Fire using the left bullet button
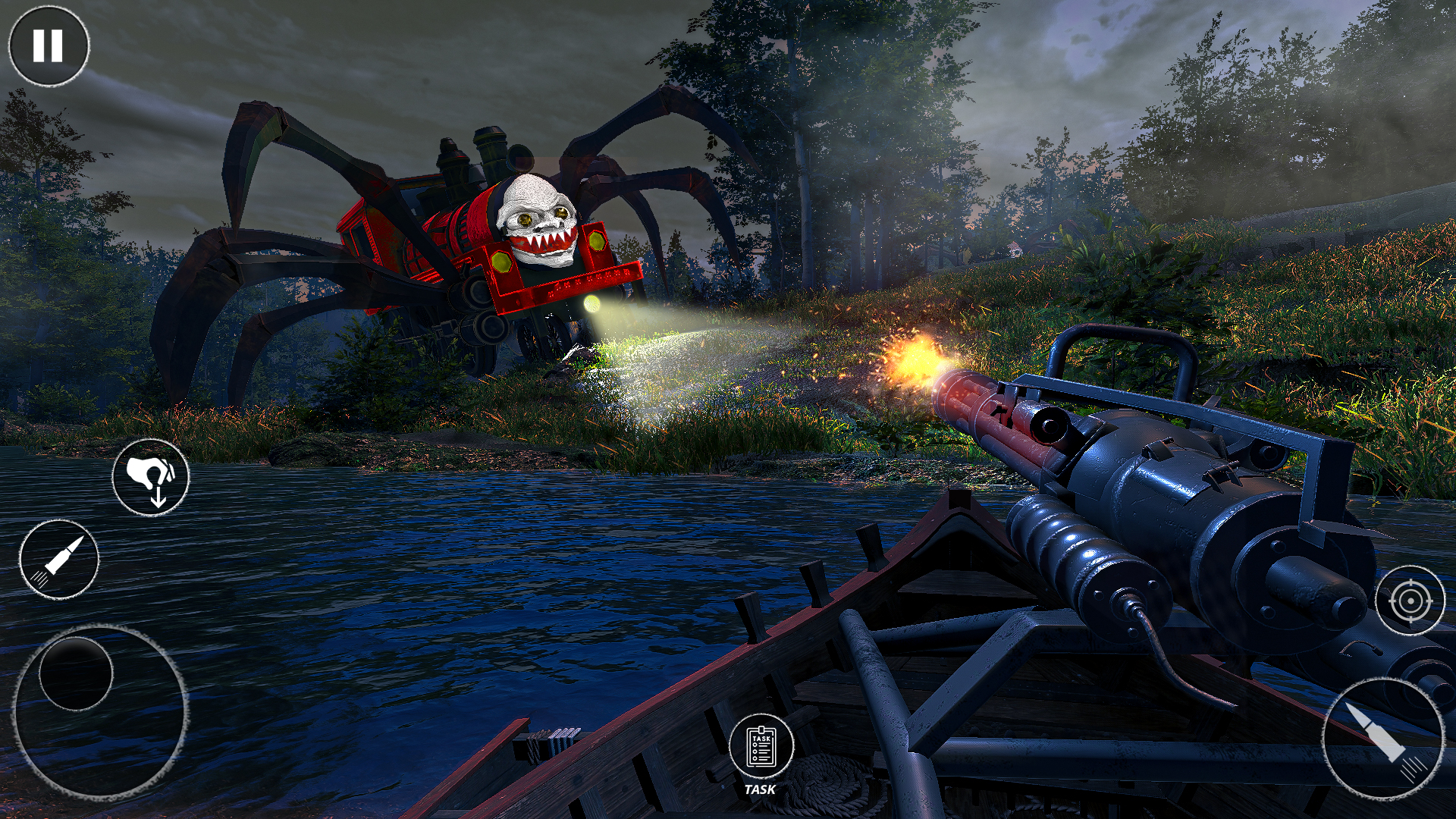 coord(59,560)
